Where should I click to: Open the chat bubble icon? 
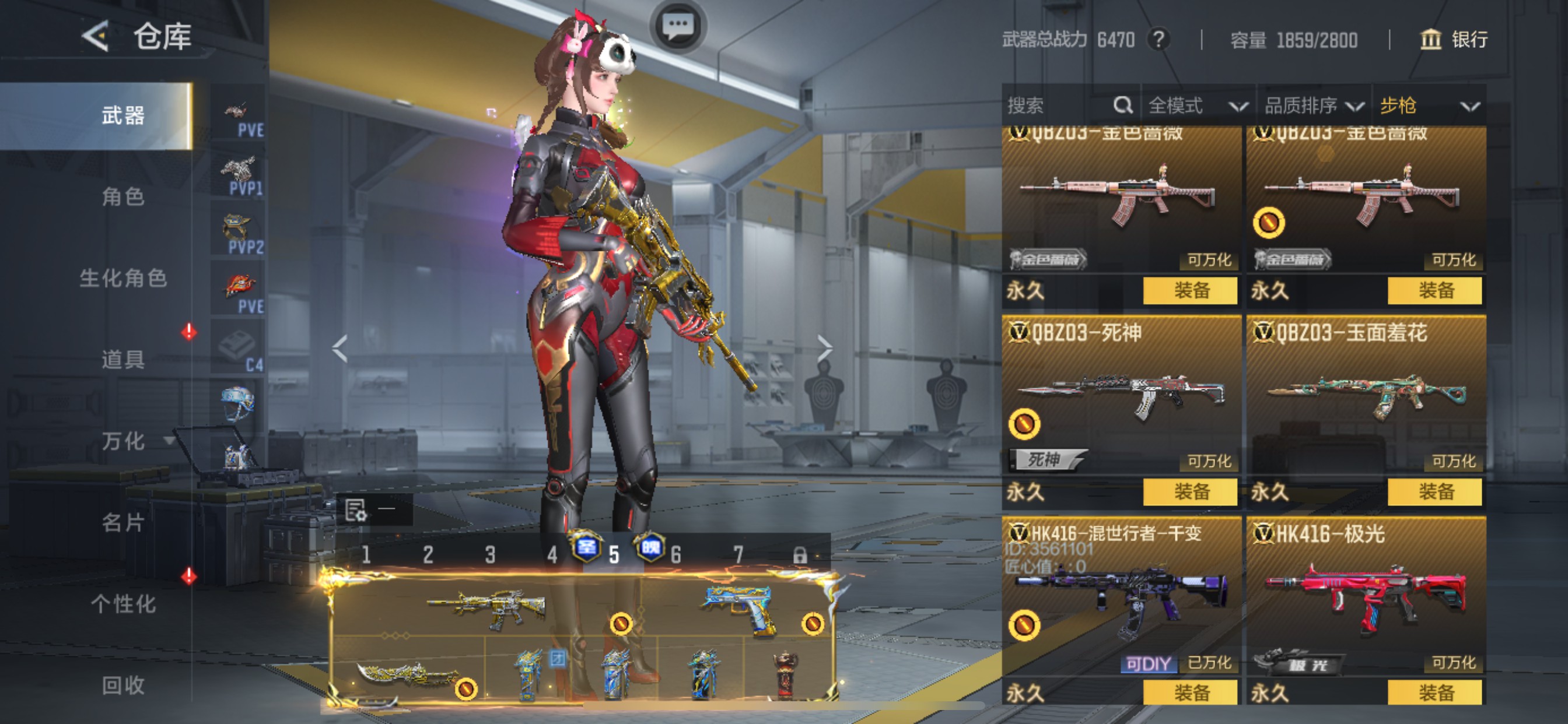click(x=677, y=26)
